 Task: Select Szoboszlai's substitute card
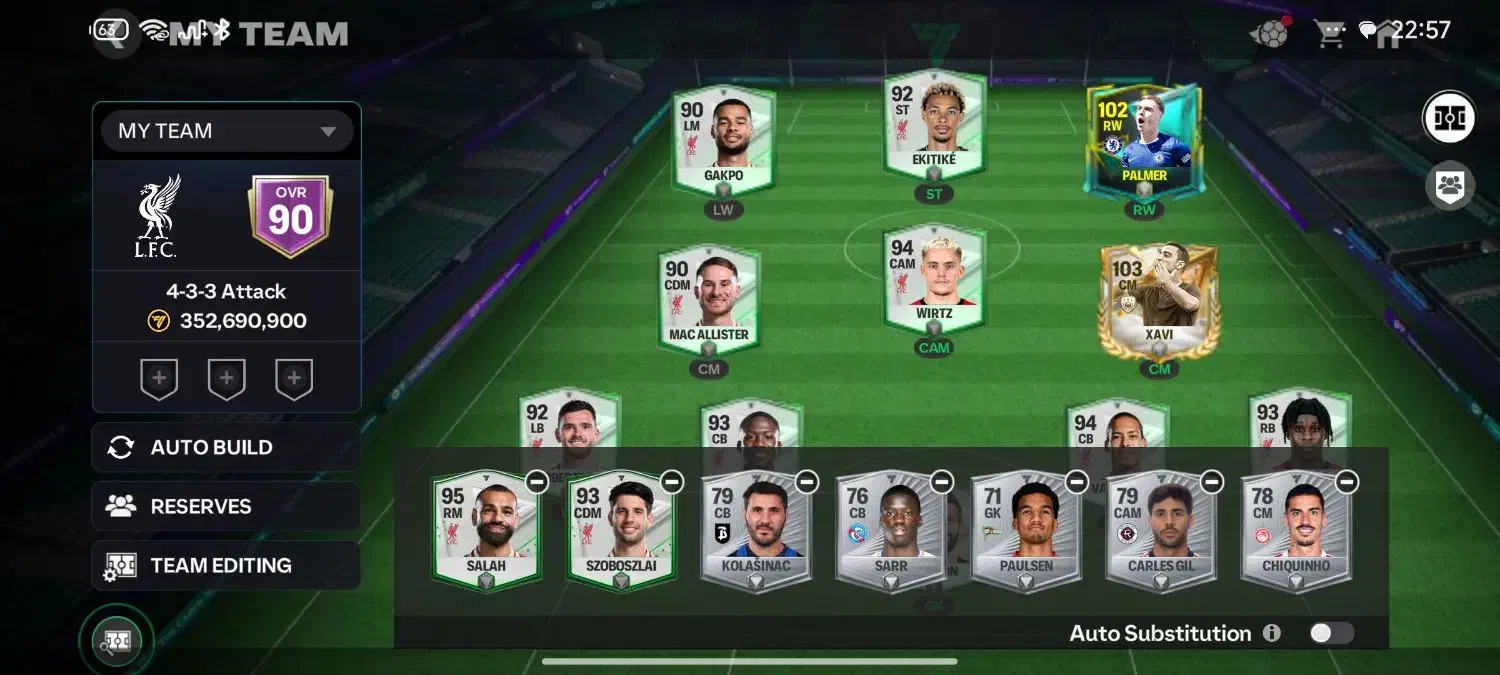coord(620,532)
